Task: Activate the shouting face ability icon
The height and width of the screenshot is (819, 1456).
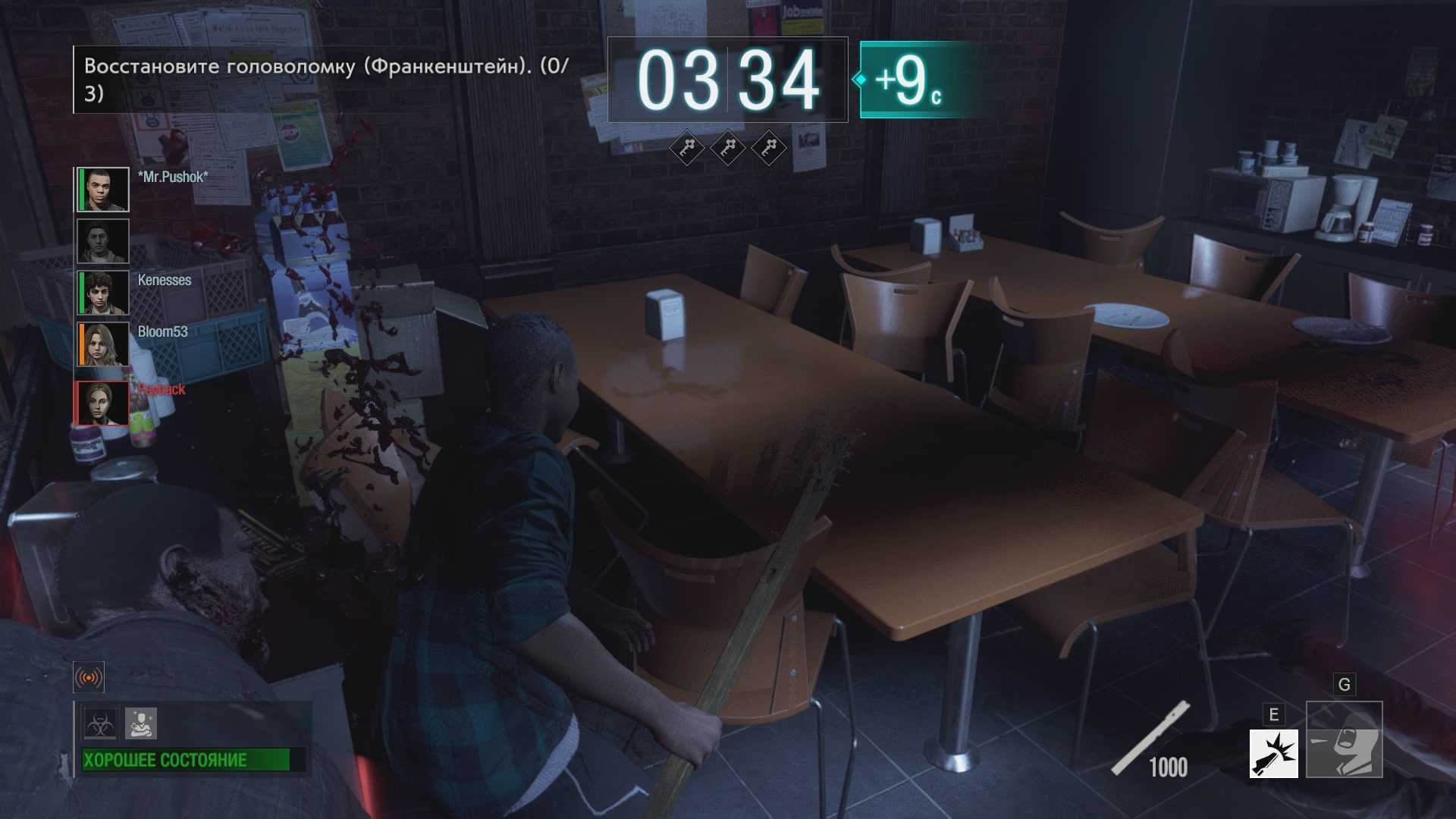Action: 1344,740
